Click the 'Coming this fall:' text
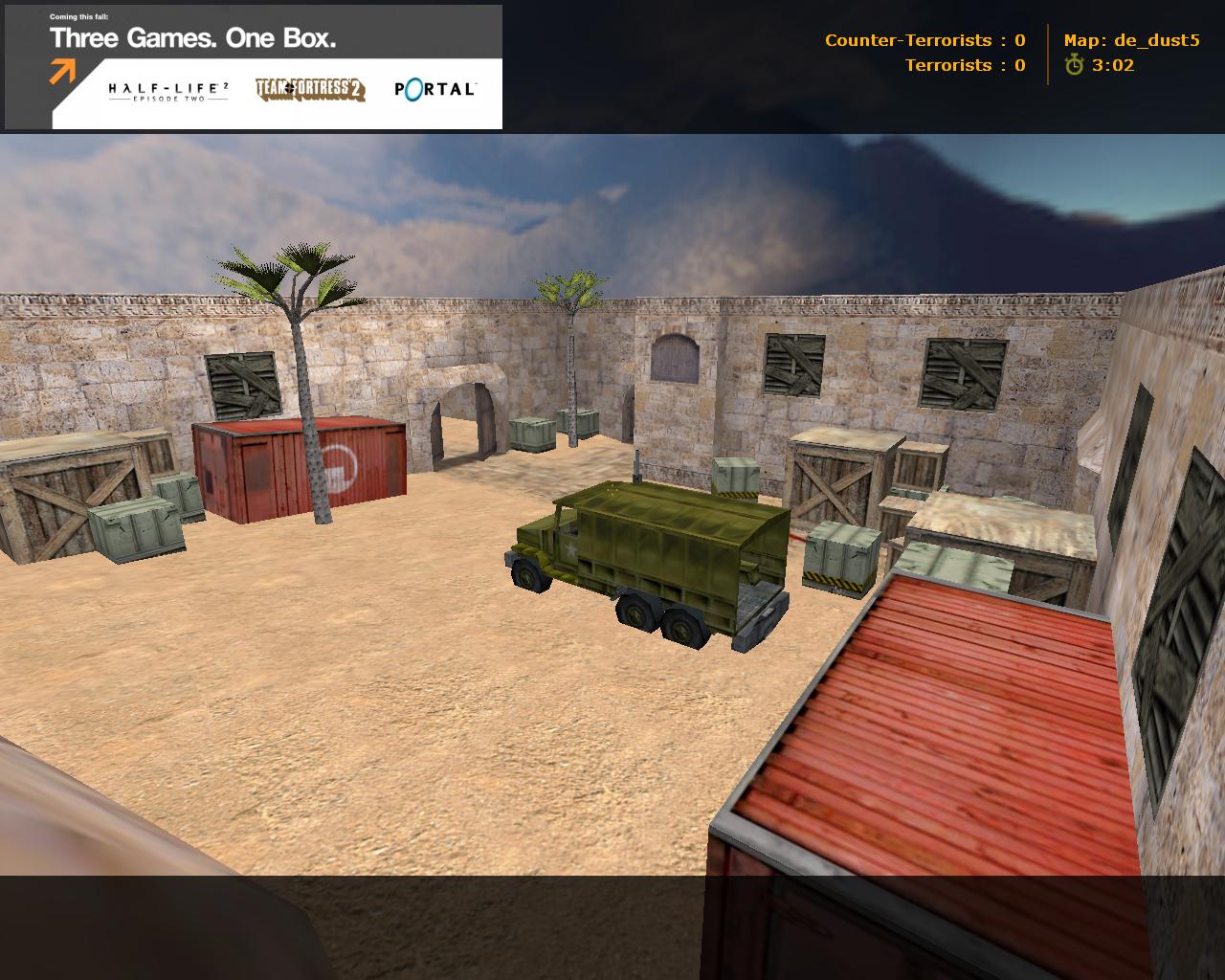This screenshot has width=1225, height=980. (78, 16)
